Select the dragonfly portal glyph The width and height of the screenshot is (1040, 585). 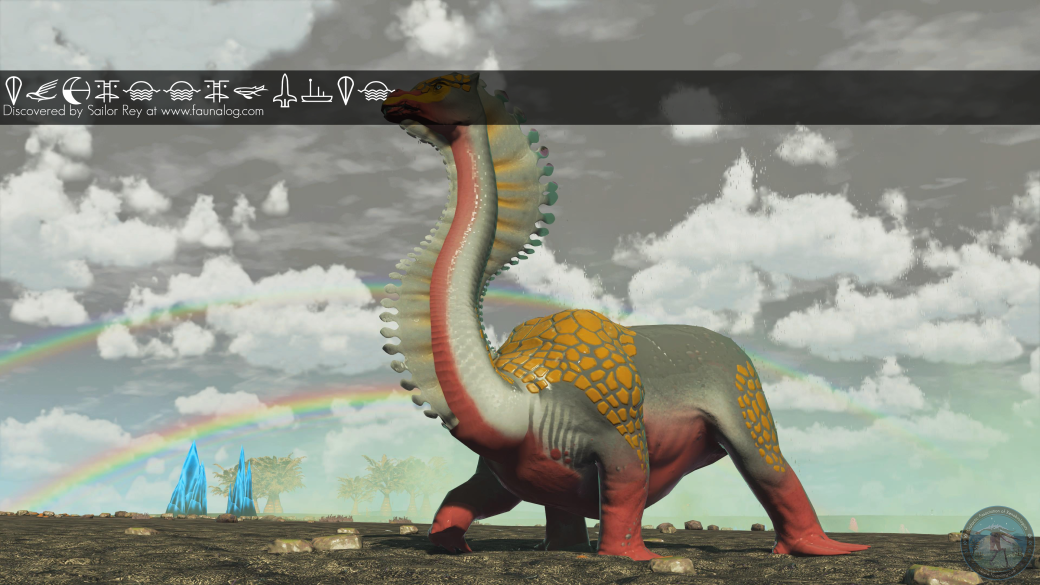pos(251,91)
